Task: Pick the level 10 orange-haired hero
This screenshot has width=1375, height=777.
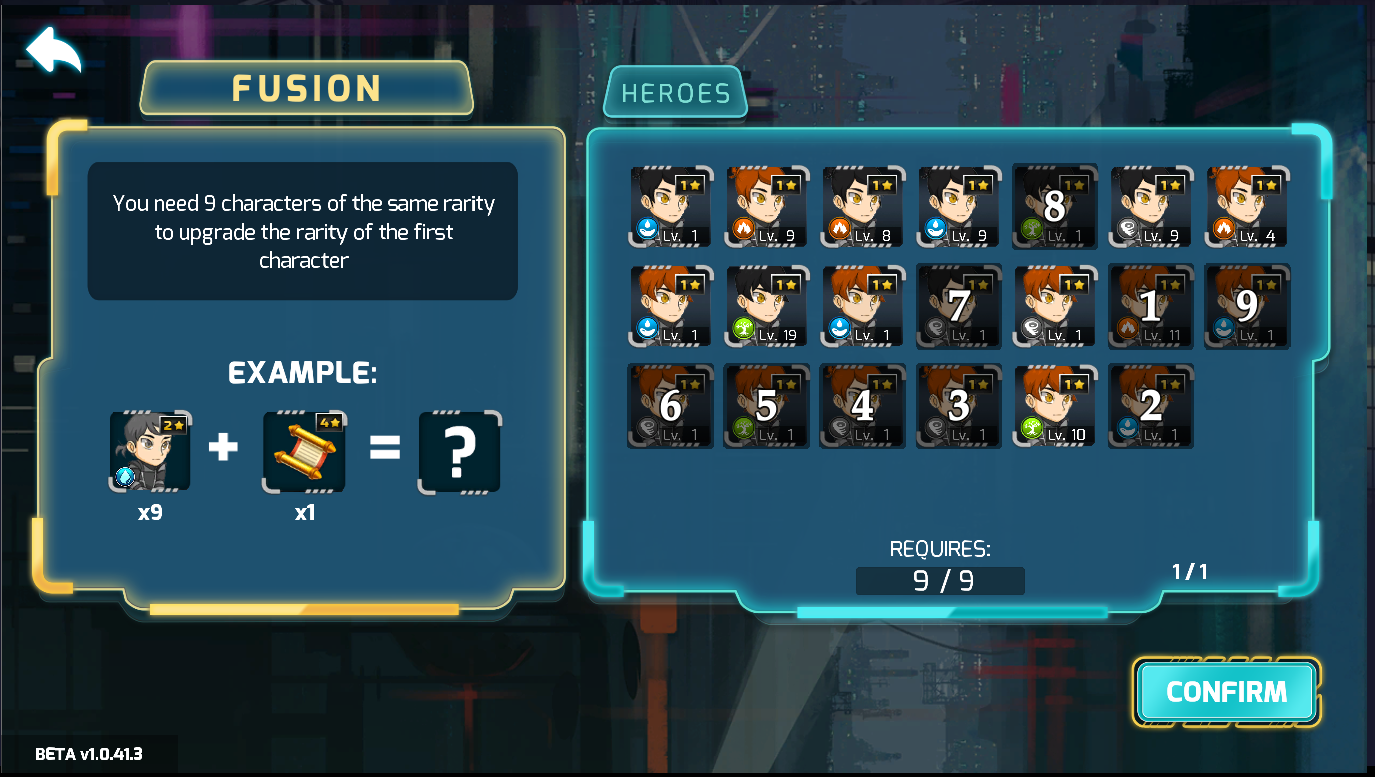Action: tap(1055, 405)
